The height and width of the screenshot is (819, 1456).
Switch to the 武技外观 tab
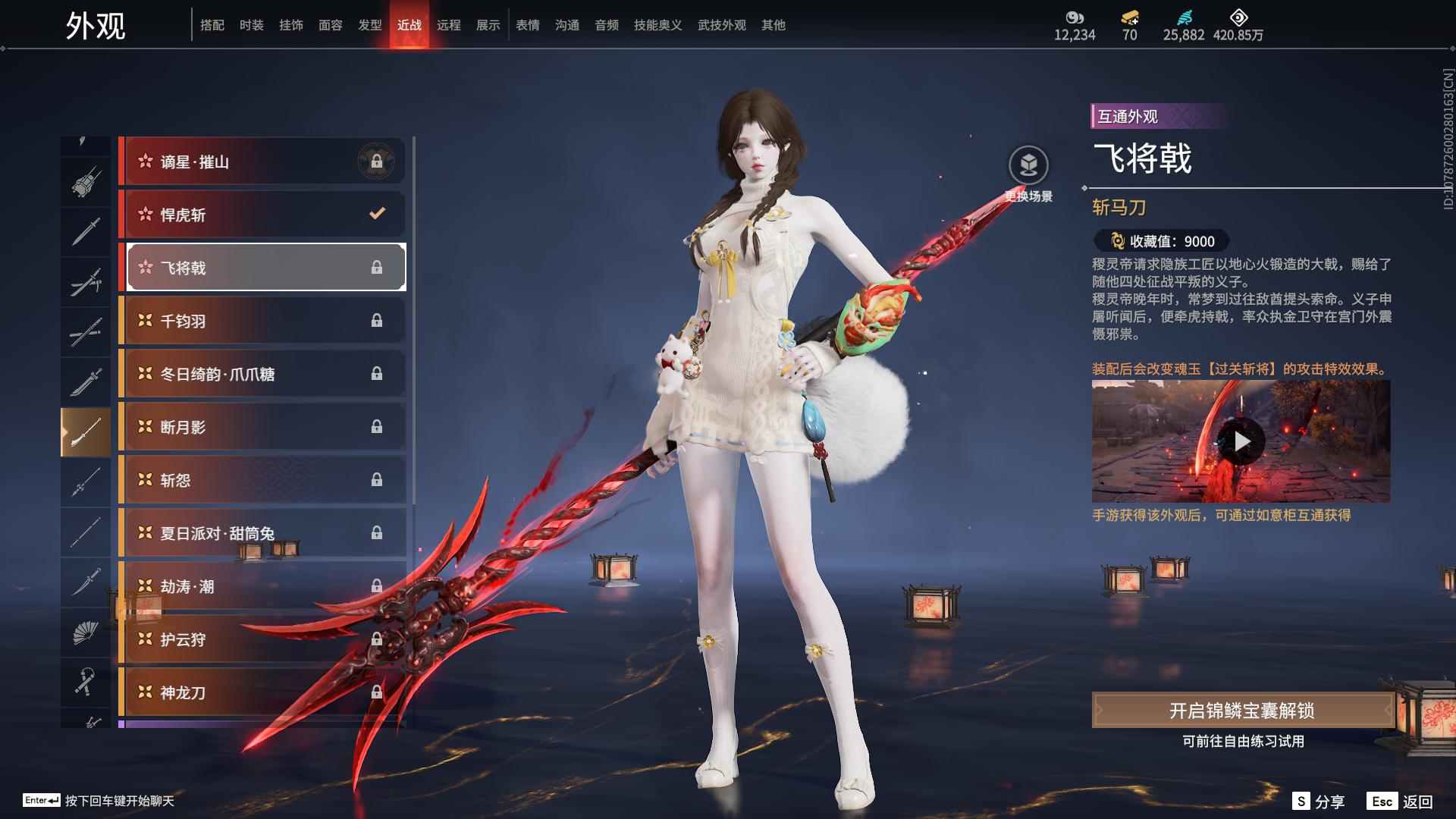click(x=721, y=25)
